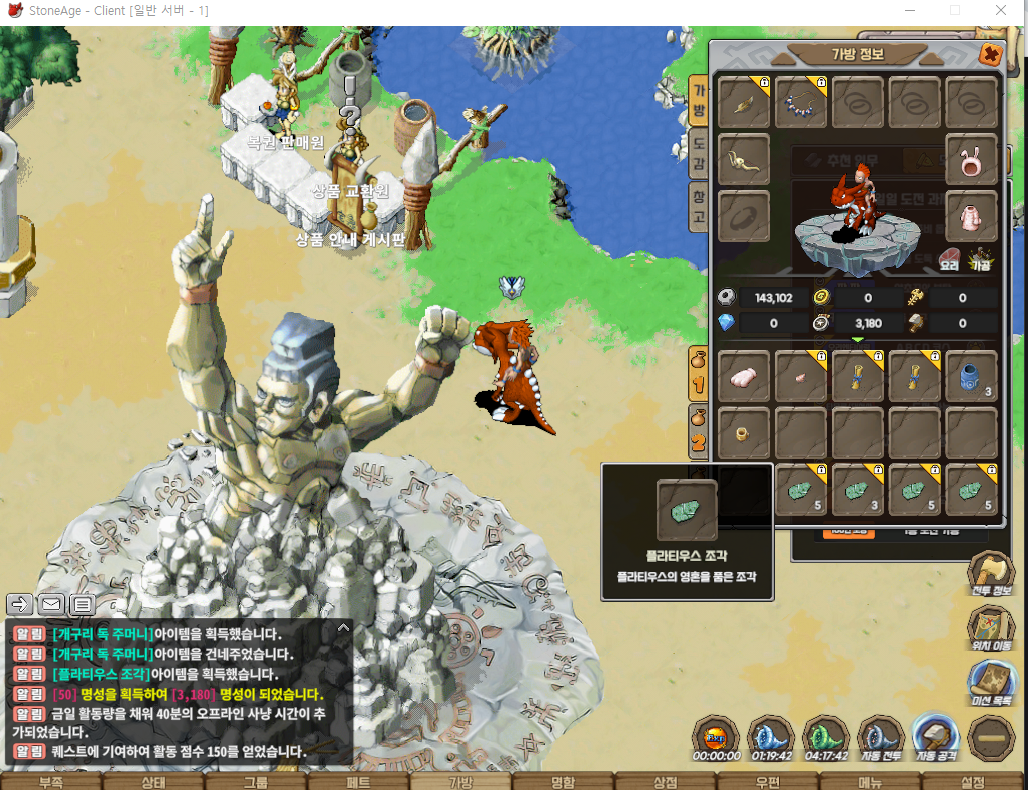
Task: Open the 전투 정보 battle info
Action: pos(991,573)
